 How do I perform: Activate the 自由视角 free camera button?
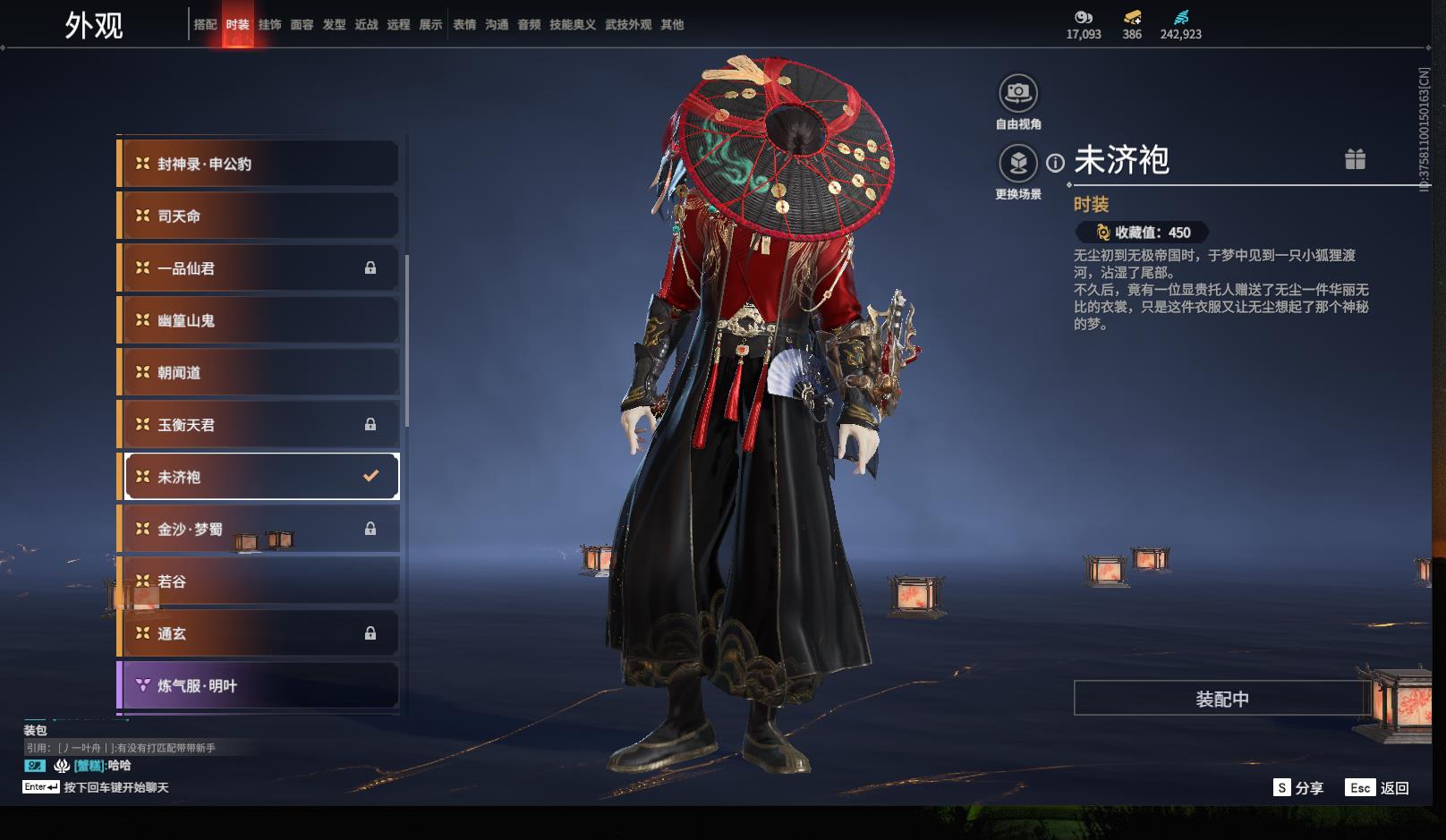(1018, 93)
